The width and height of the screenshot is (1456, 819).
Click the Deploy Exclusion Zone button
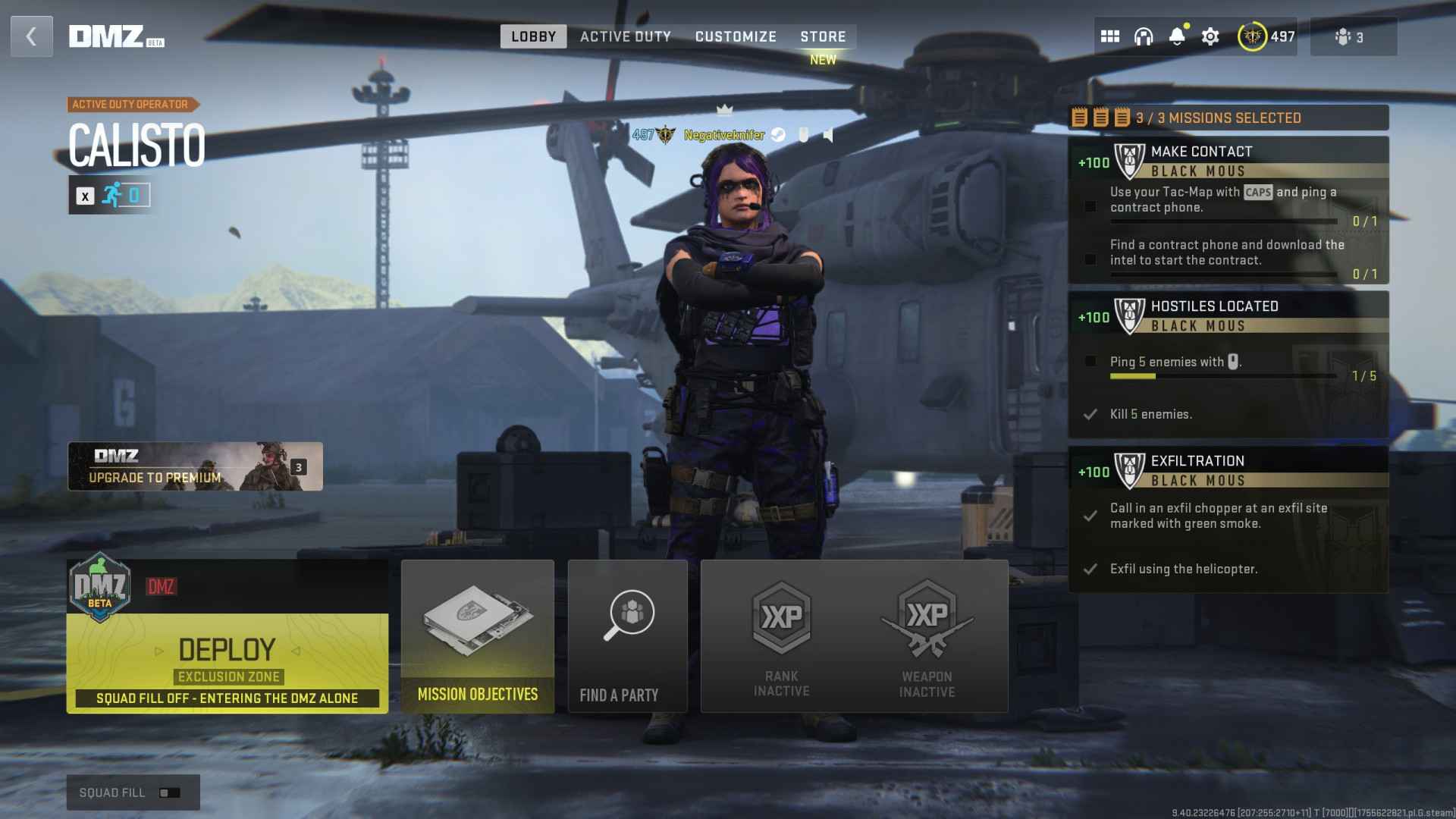pyautogui.click(x=227, y=652)
